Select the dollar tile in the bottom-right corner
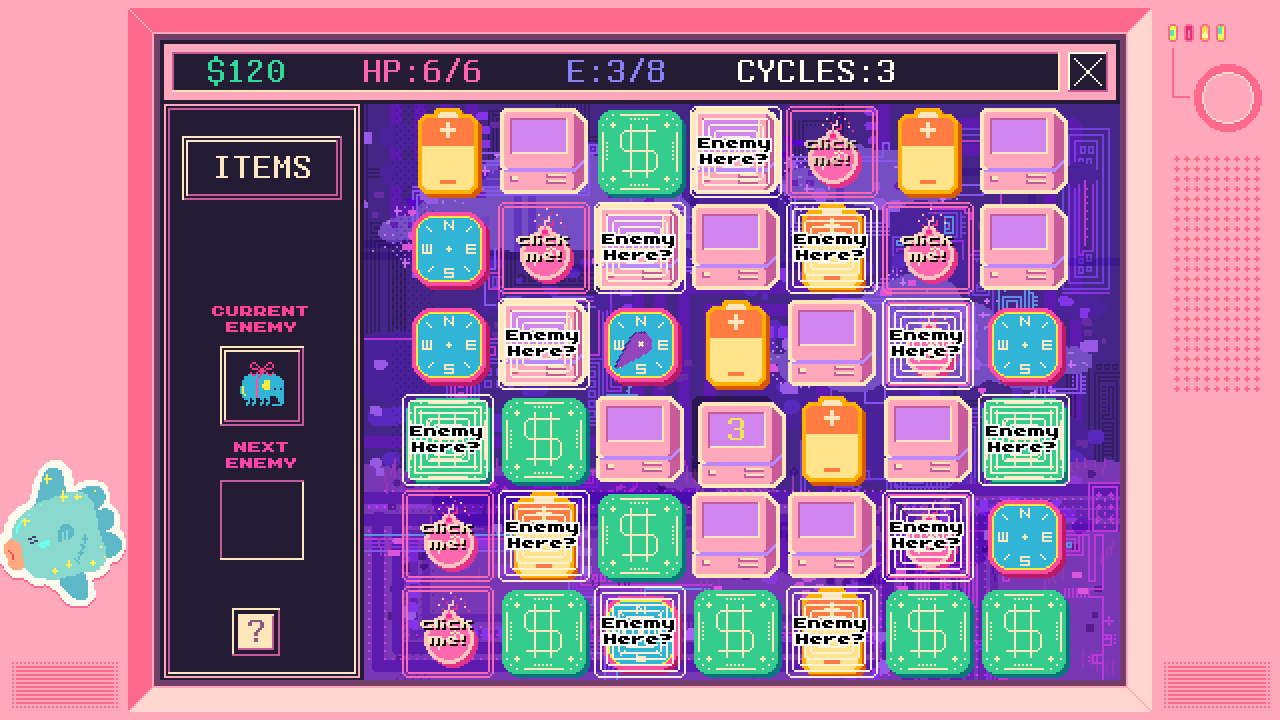The height and width of the screenshot is (720, 1280). point(1023,633)
